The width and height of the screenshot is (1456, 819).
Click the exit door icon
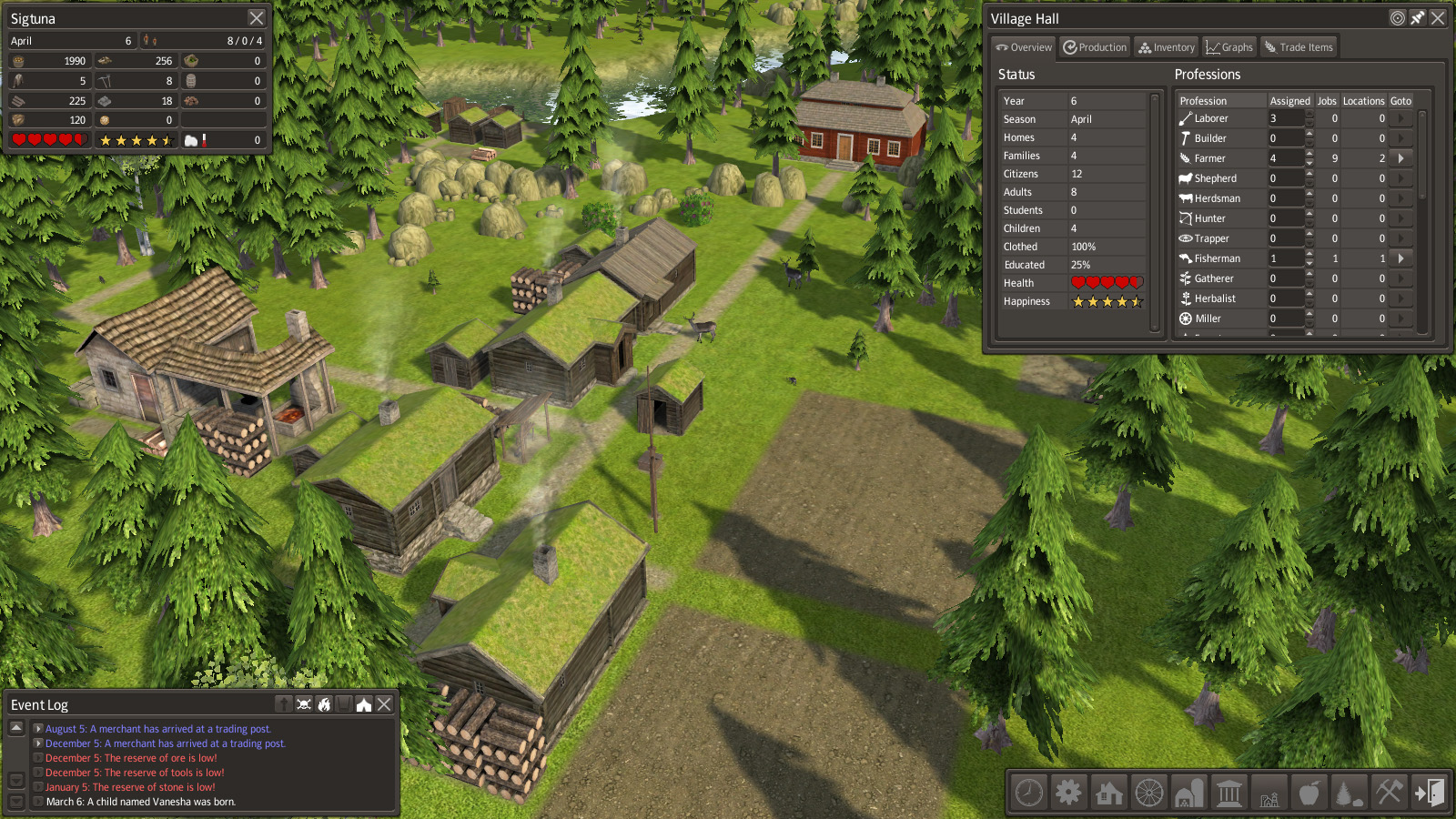pos(1429,793)
